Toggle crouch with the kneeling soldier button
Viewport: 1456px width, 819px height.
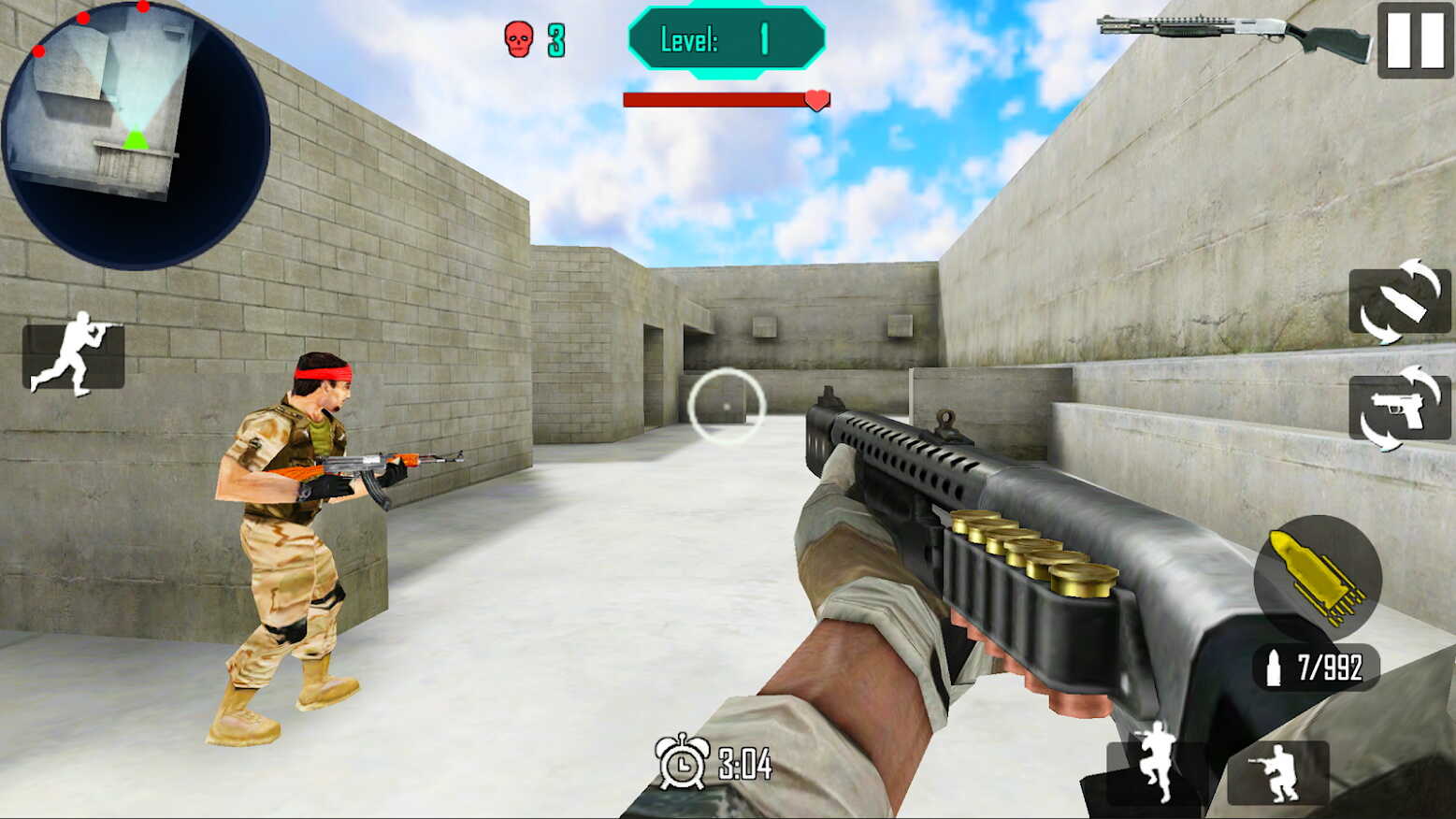tap(1277, 772)
